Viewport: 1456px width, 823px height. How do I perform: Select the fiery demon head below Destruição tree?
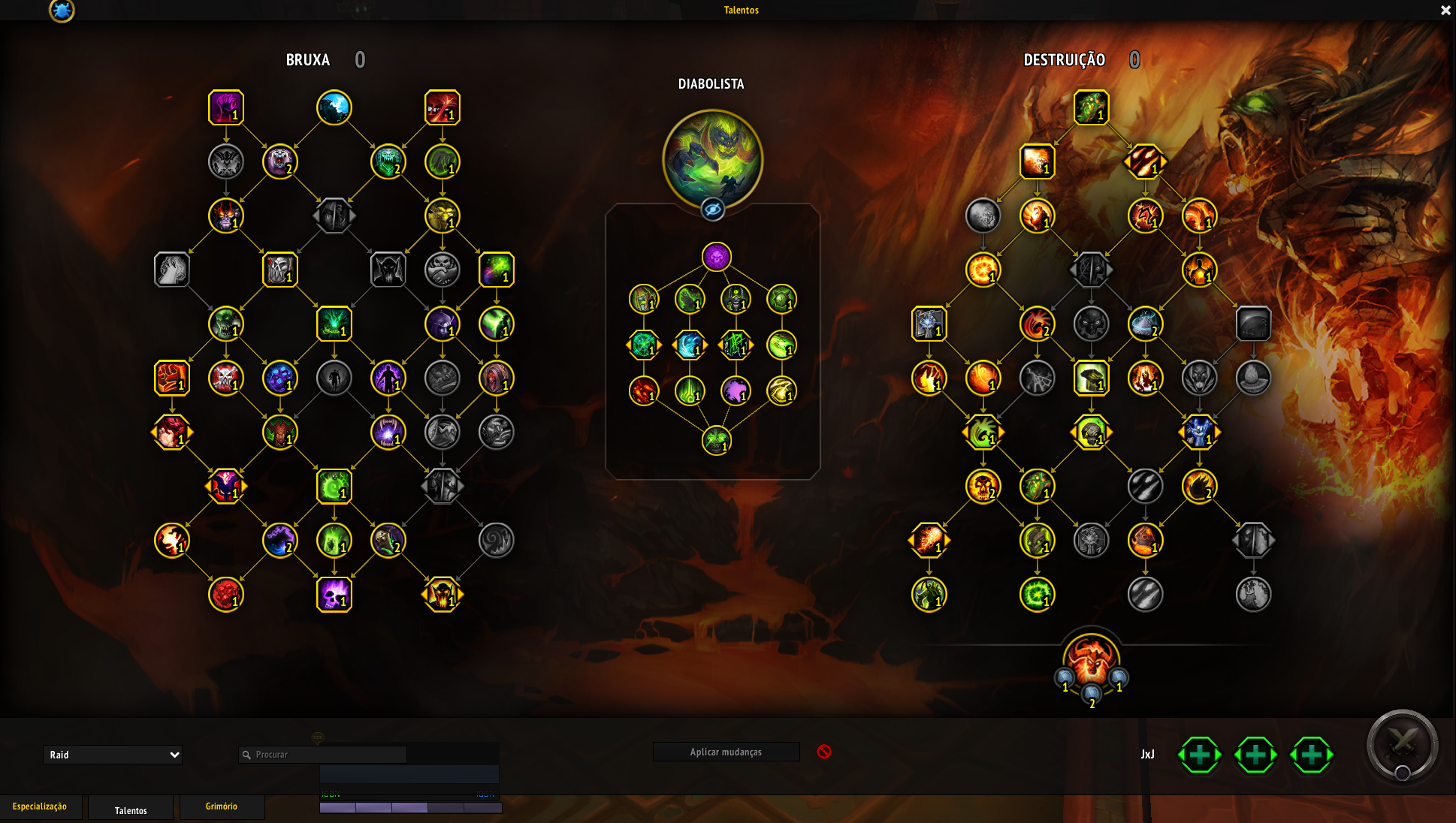coord(1091,661)
